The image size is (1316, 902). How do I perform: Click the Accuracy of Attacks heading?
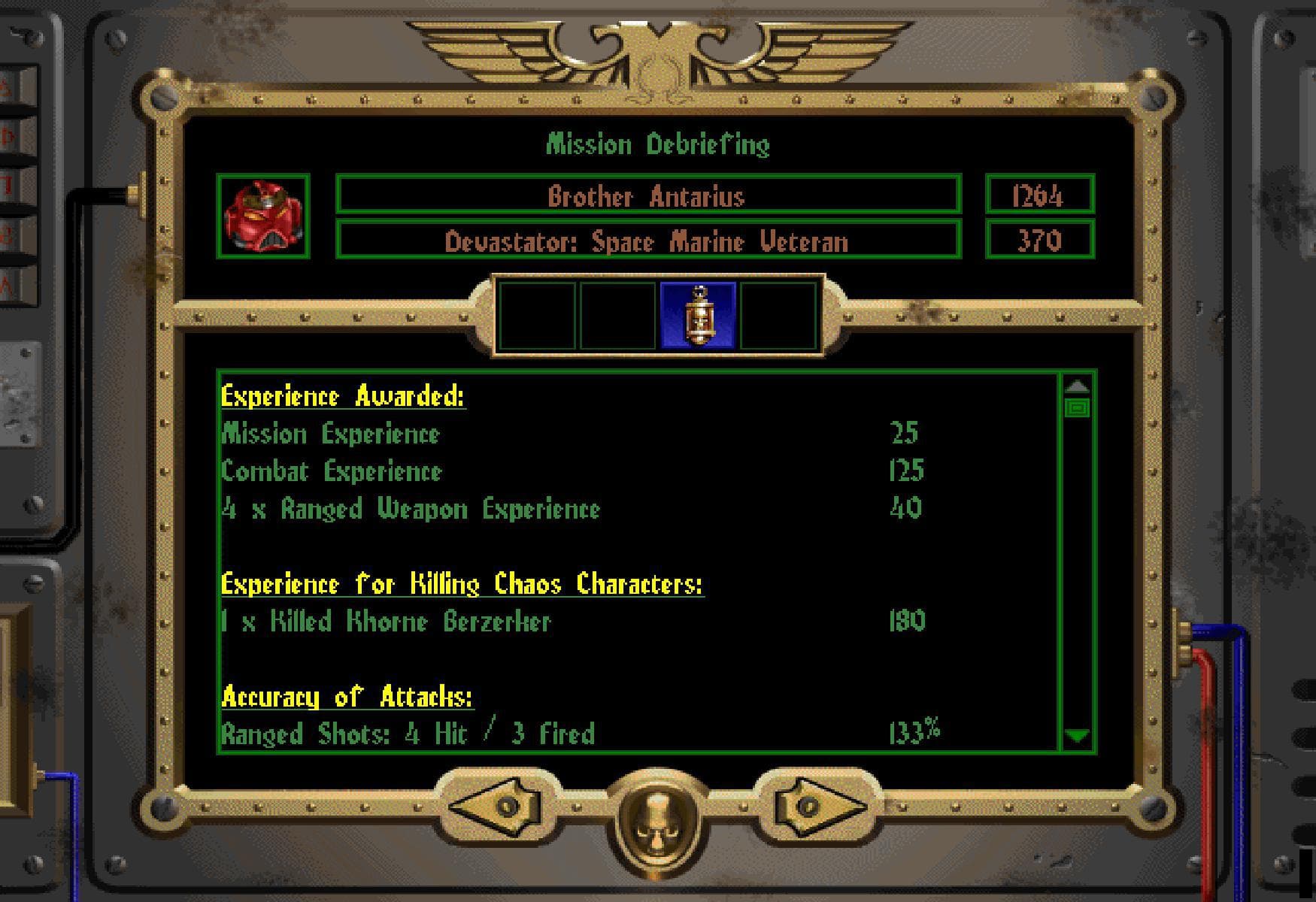[x=347, y=697]
